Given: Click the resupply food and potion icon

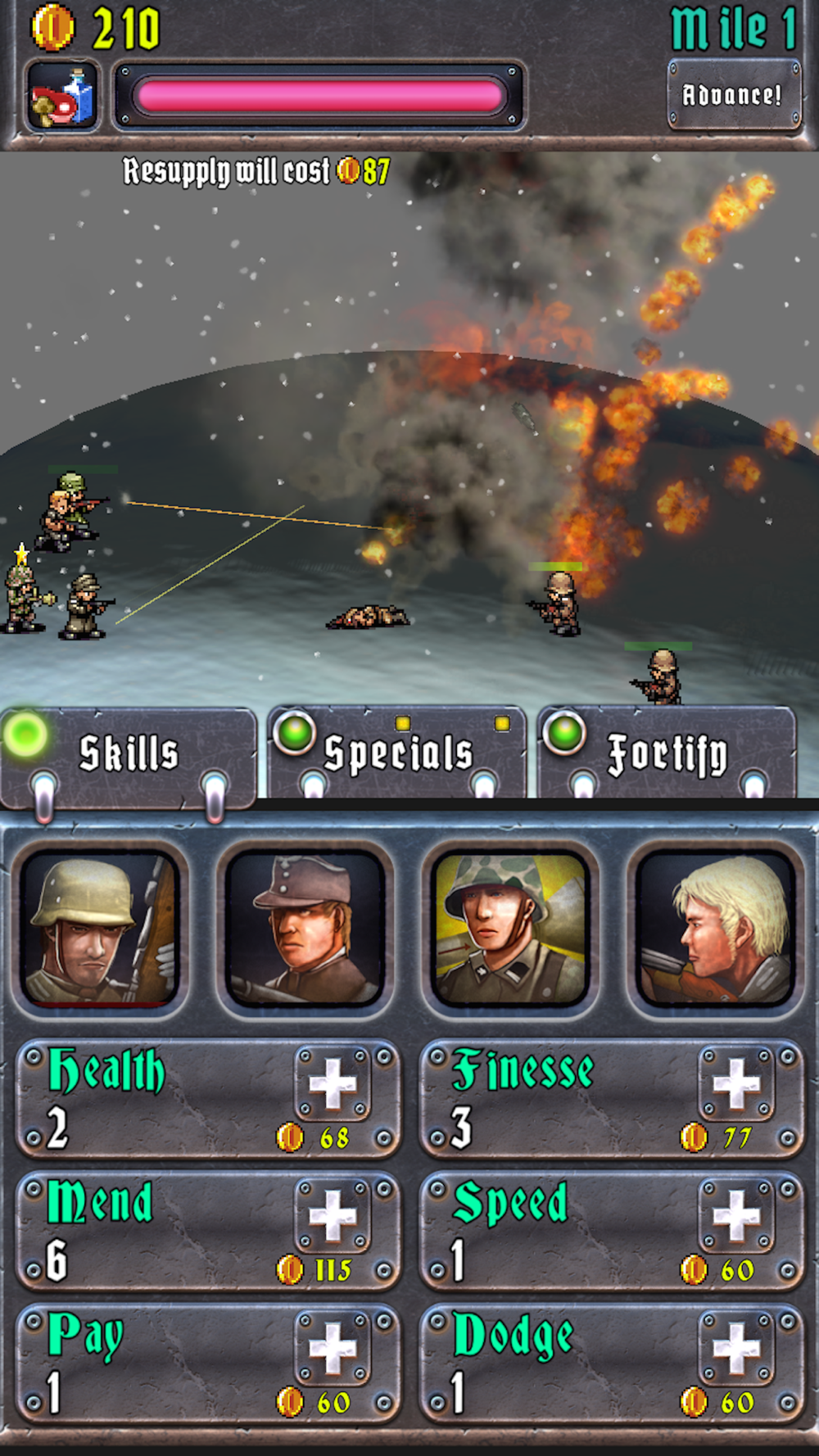Looking at the screenshot, I should coord(63,97).
